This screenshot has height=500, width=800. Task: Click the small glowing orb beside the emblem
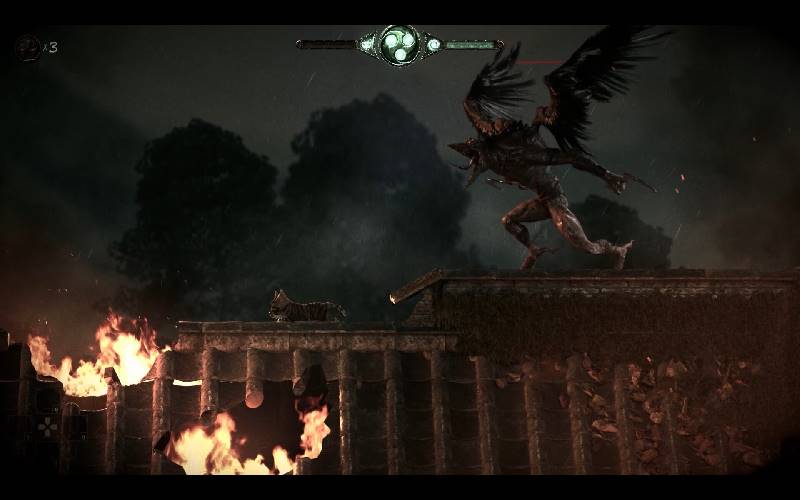433,45
